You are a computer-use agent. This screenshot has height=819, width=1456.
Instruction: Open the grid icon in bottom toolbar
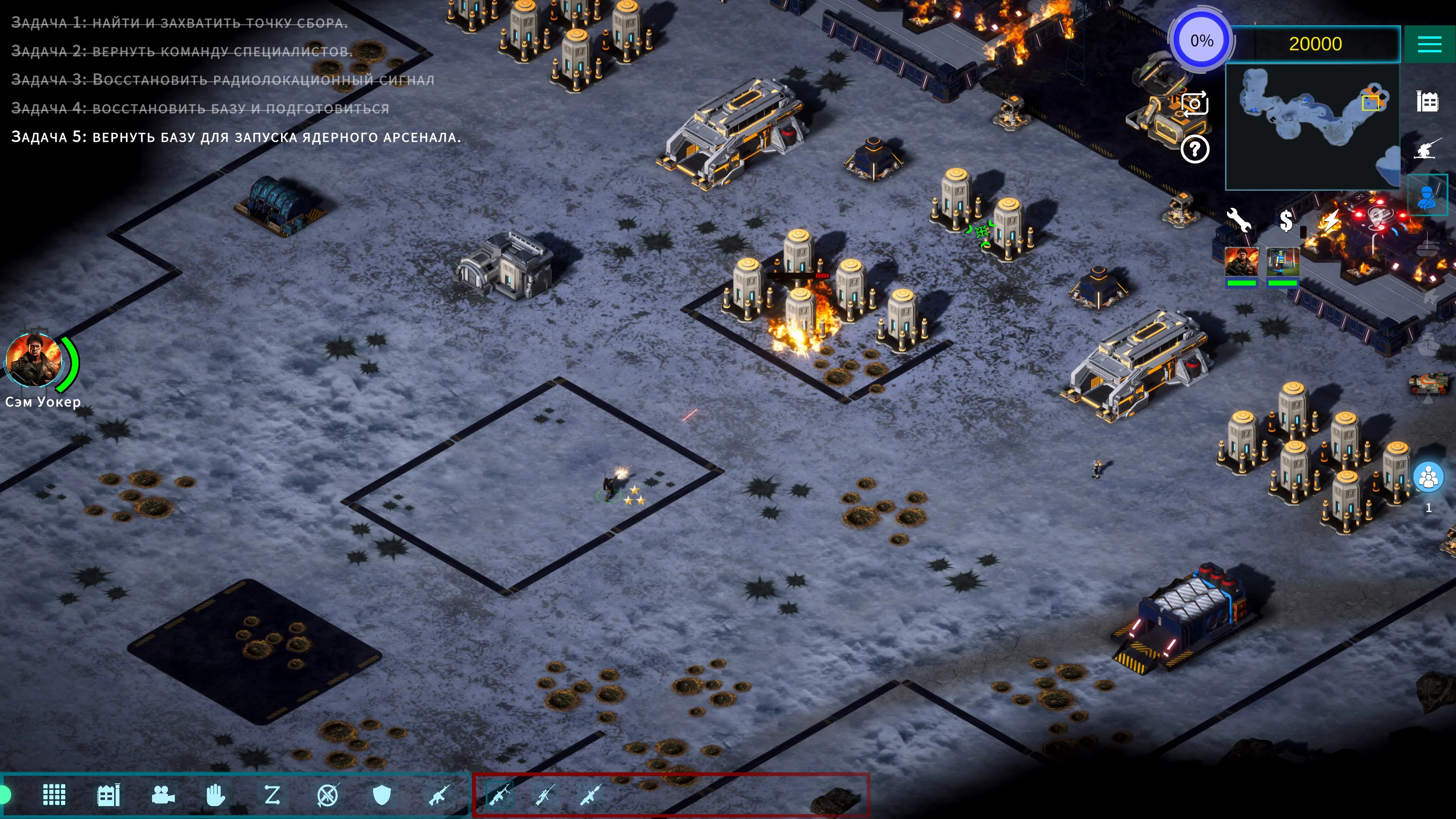(54, 795)
